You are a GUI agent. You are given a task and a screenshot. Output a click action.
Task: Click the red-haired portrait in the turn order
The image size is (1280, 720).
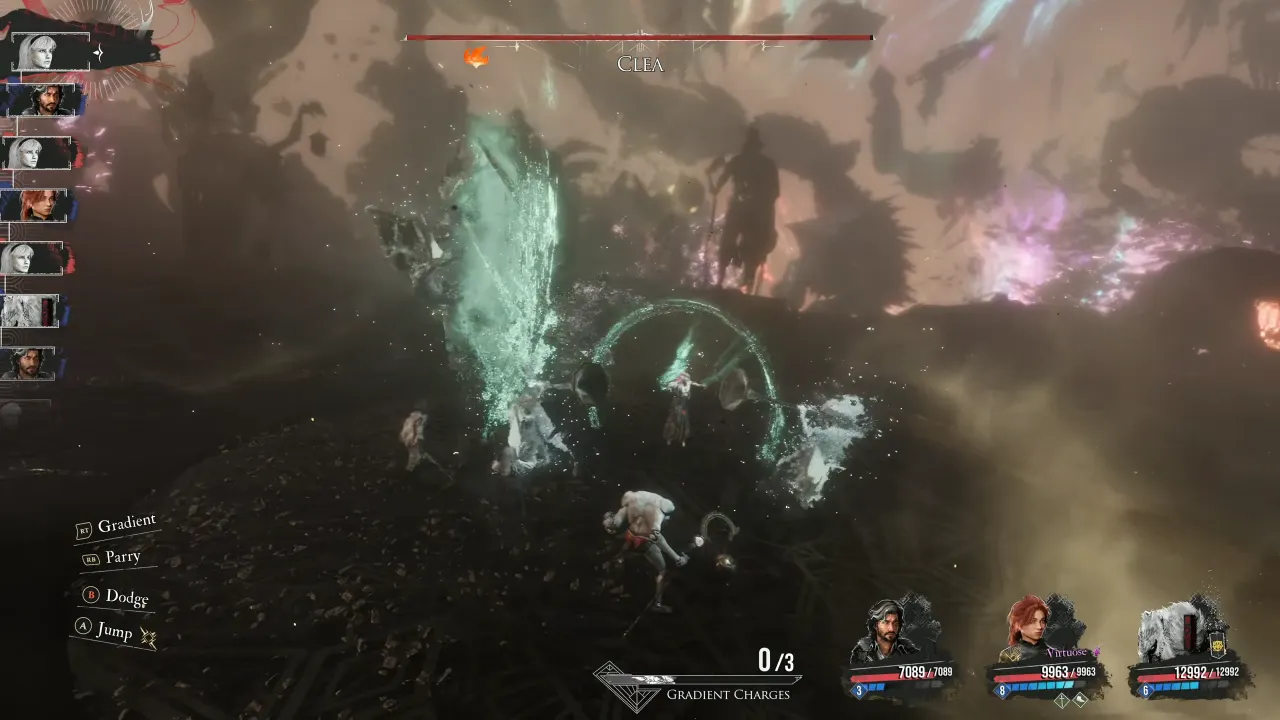pyautogui.click(x=38, y=205)
